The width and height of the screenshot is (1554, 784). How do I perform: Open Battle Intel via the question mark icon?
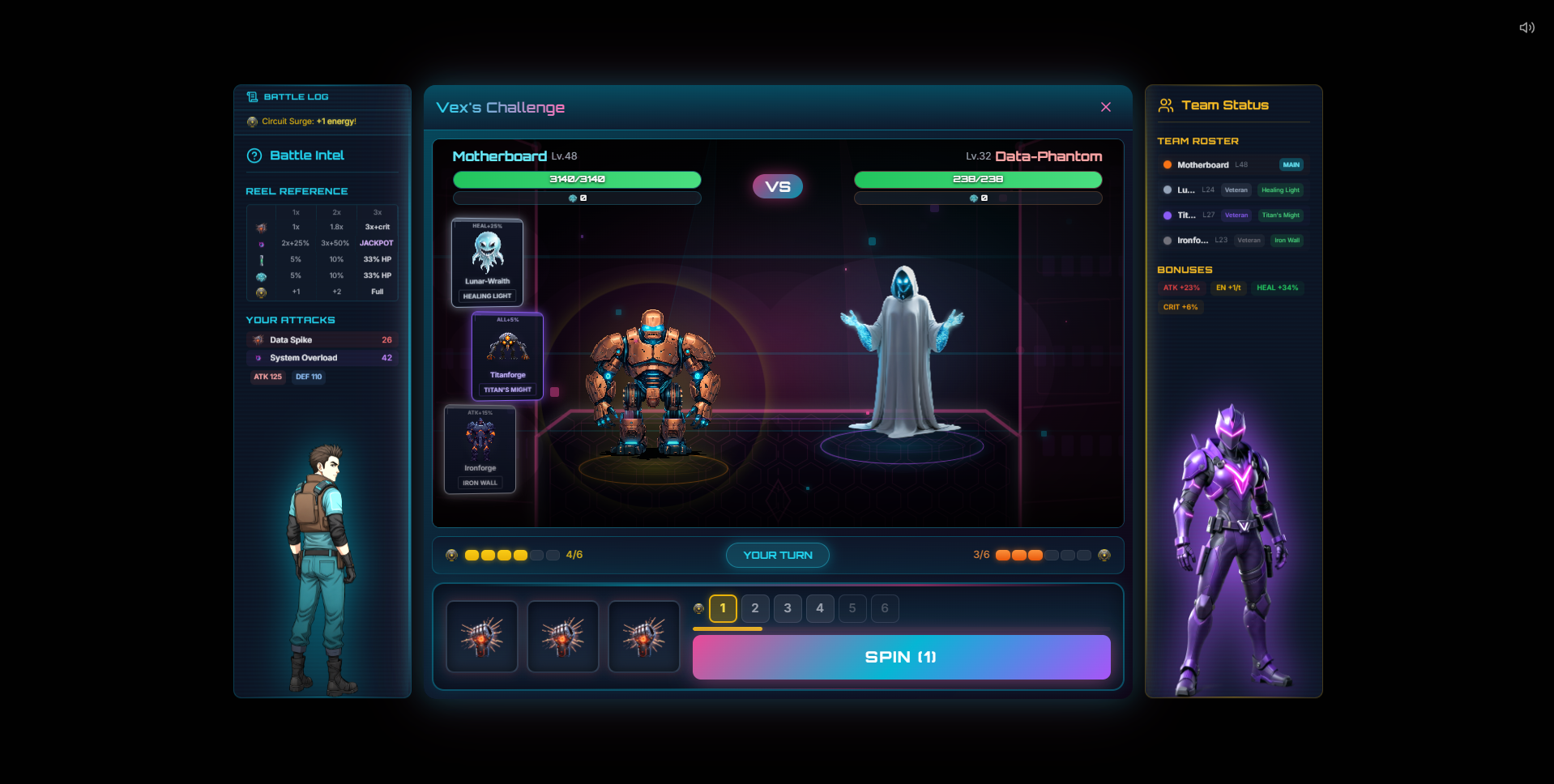254,156
